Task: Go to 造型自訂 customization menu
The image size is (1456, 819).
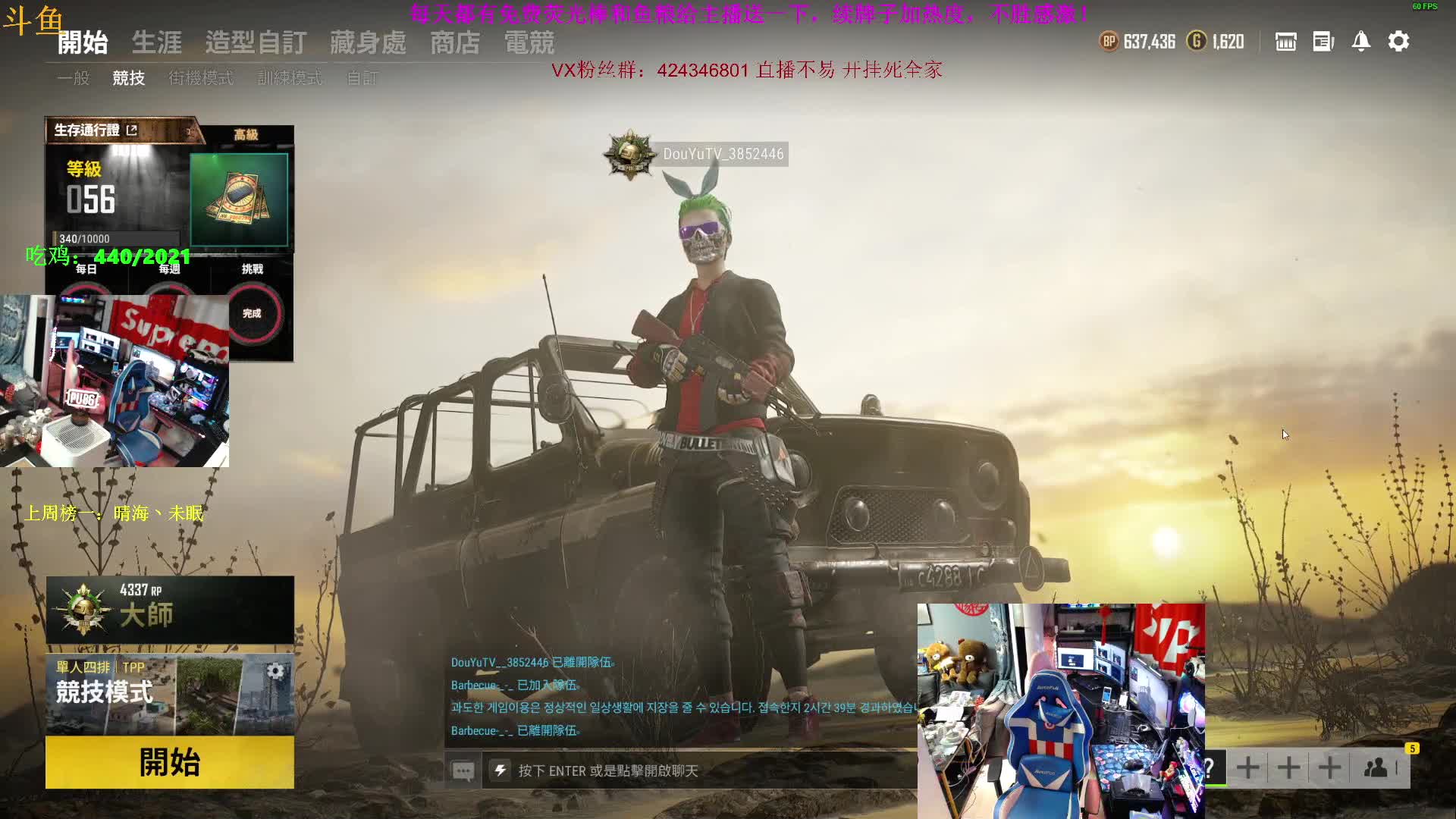Action: pyautogui.click(x=256, y=42)
